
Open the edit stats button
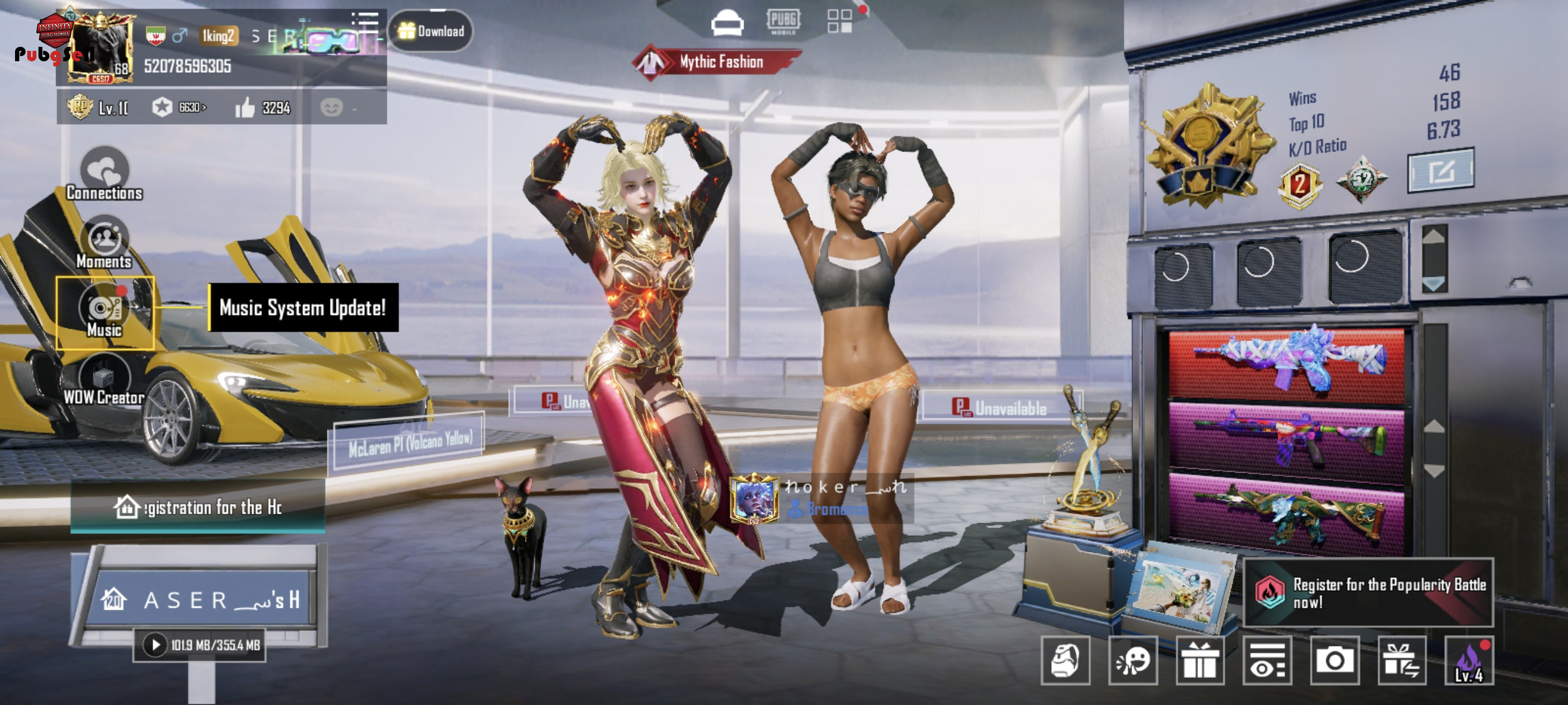(x=1440, y=171)
